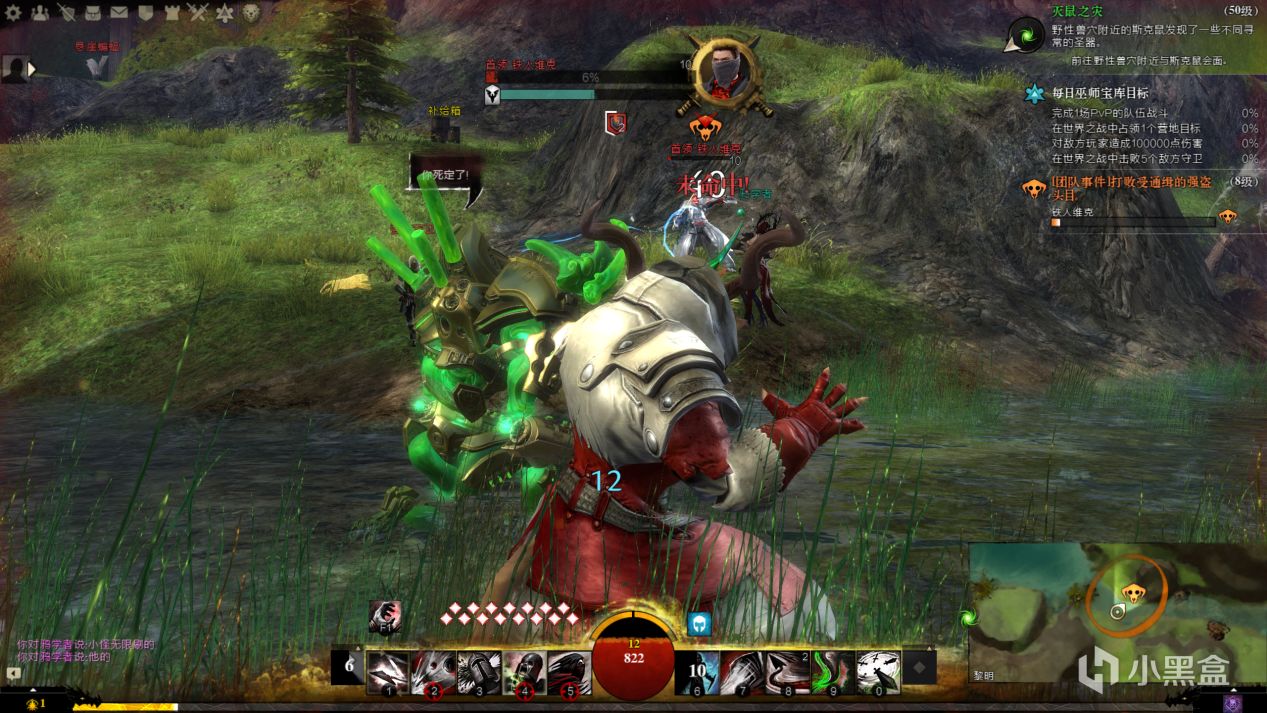Open the mail envelope icon
The height and width of the screenshot is (713, 1267).
(x=119, y=13)
